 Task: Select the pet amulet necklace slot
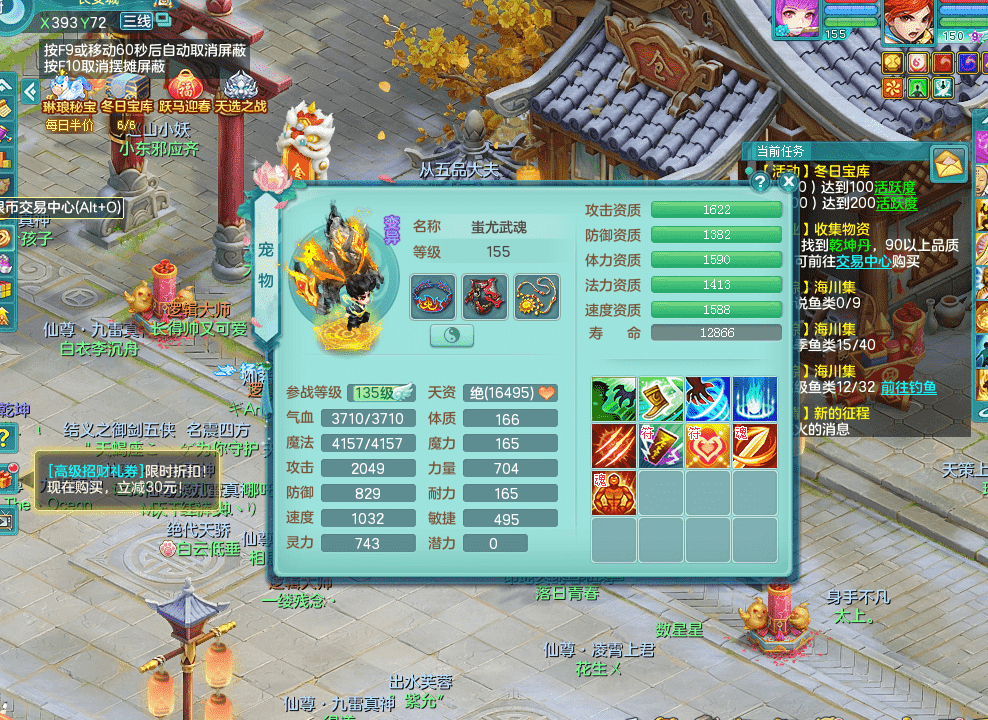coord(537,297)
